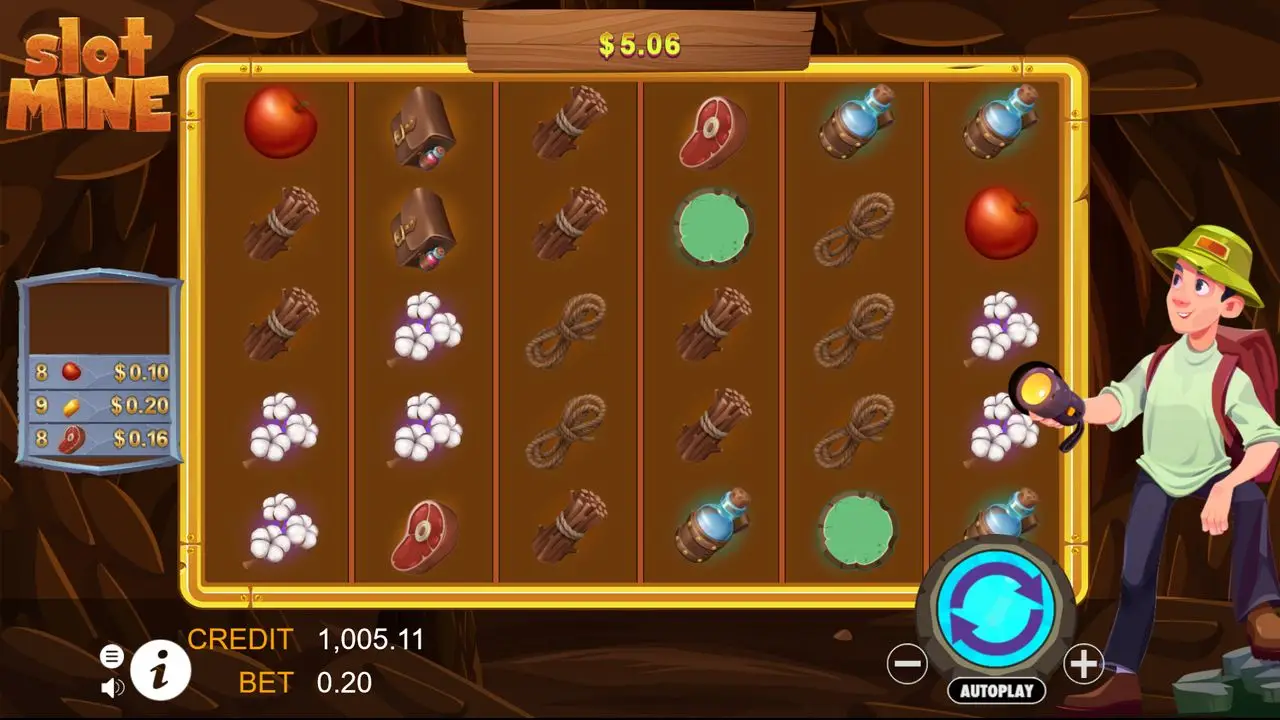Open the hamburger menu

[x=112, y=656]
